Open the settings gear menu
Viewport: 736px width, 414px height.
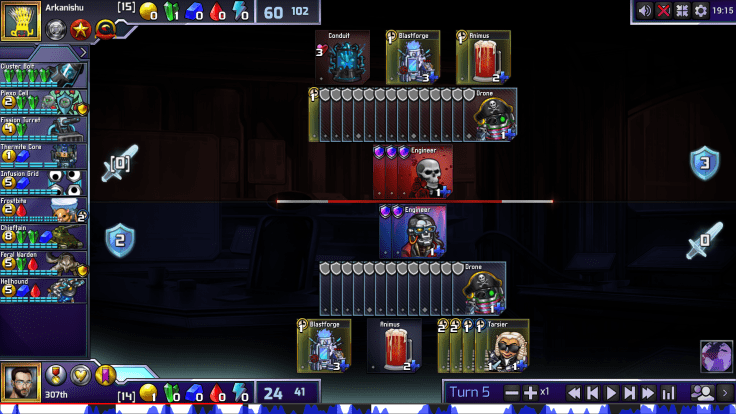coord(701,10)
